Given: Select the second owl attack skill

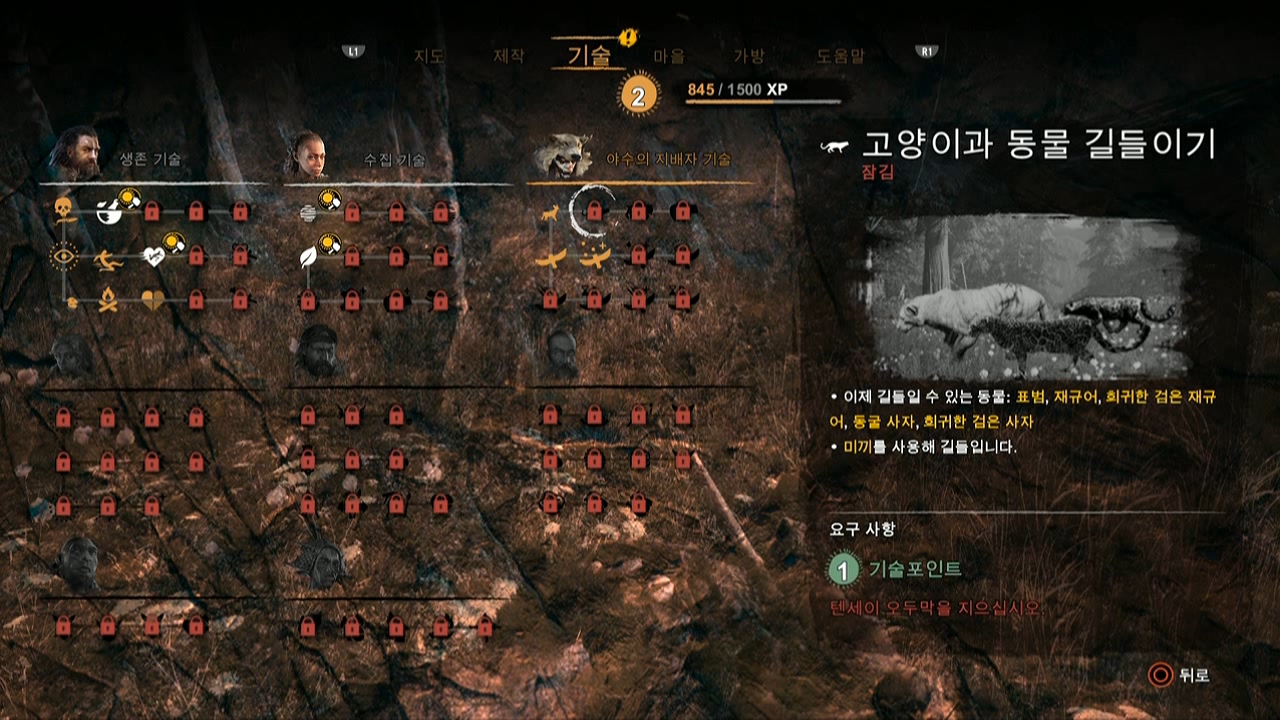Looking at the screenshot, I should (x=595, y=258).
